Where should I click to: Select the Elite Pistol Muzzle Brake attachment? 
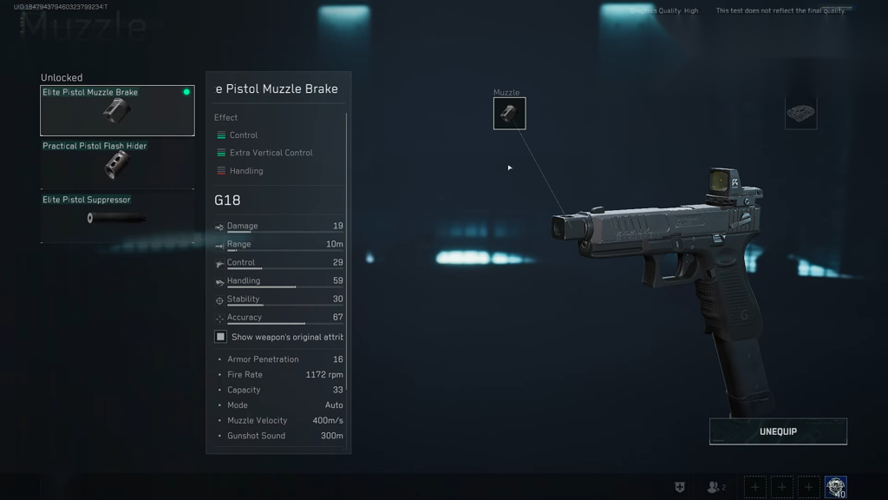coord(117,110)
